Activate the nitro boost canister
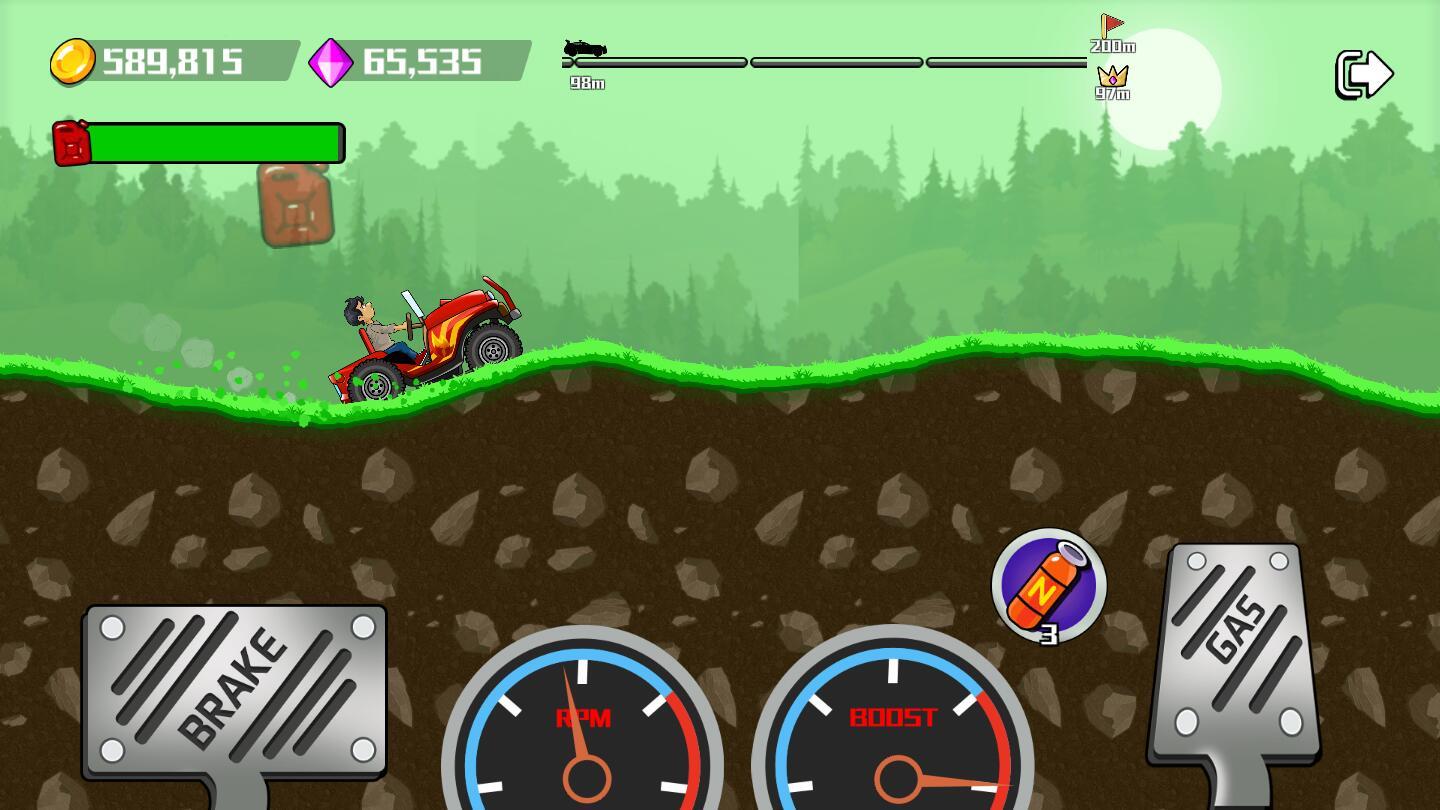The width and height of the screenshot is (1440, 810). click(x=1048, y=586)
